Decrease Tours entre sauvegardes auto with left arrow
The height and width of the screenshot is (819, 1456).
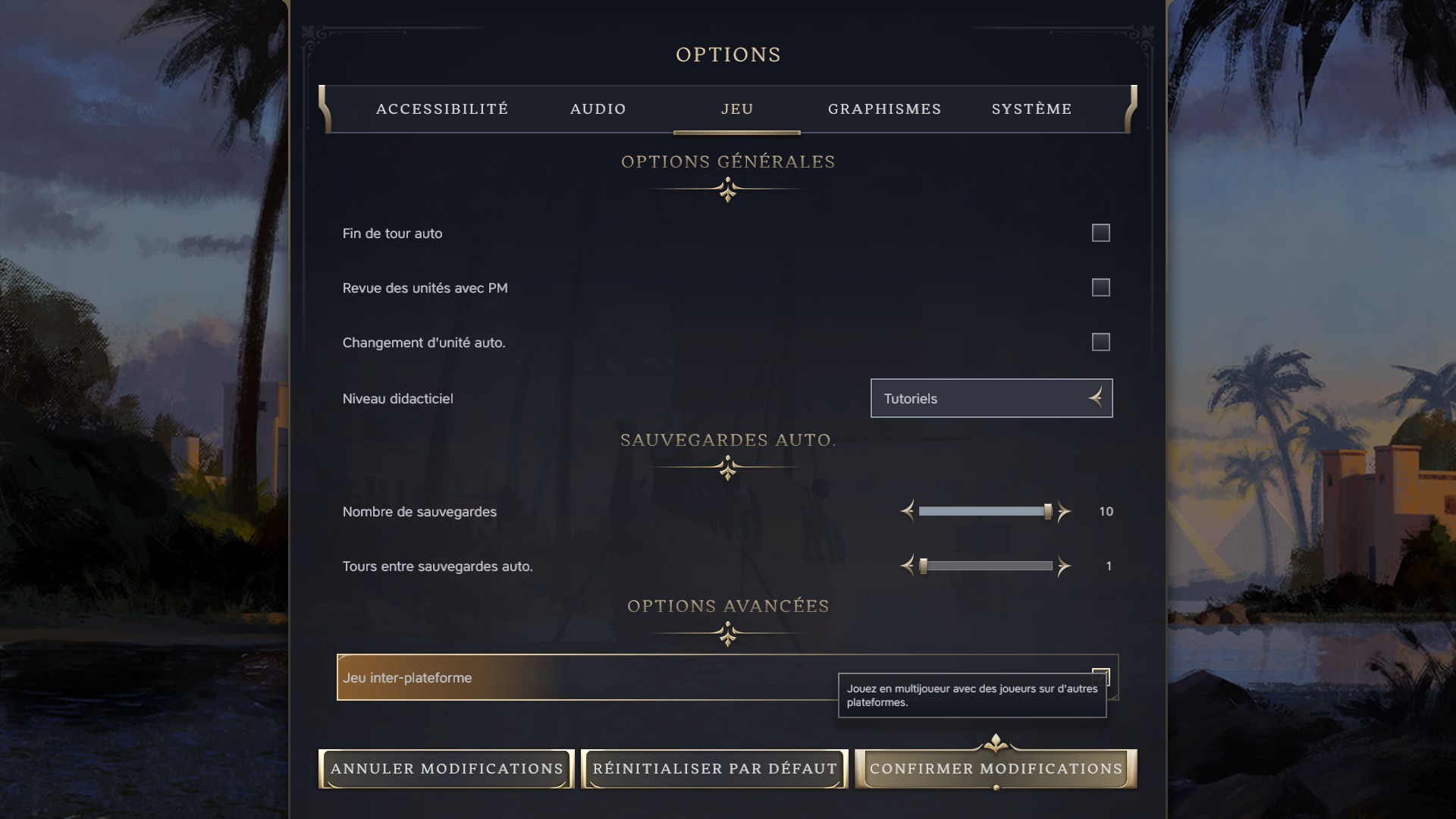click(x=907, y=566)
